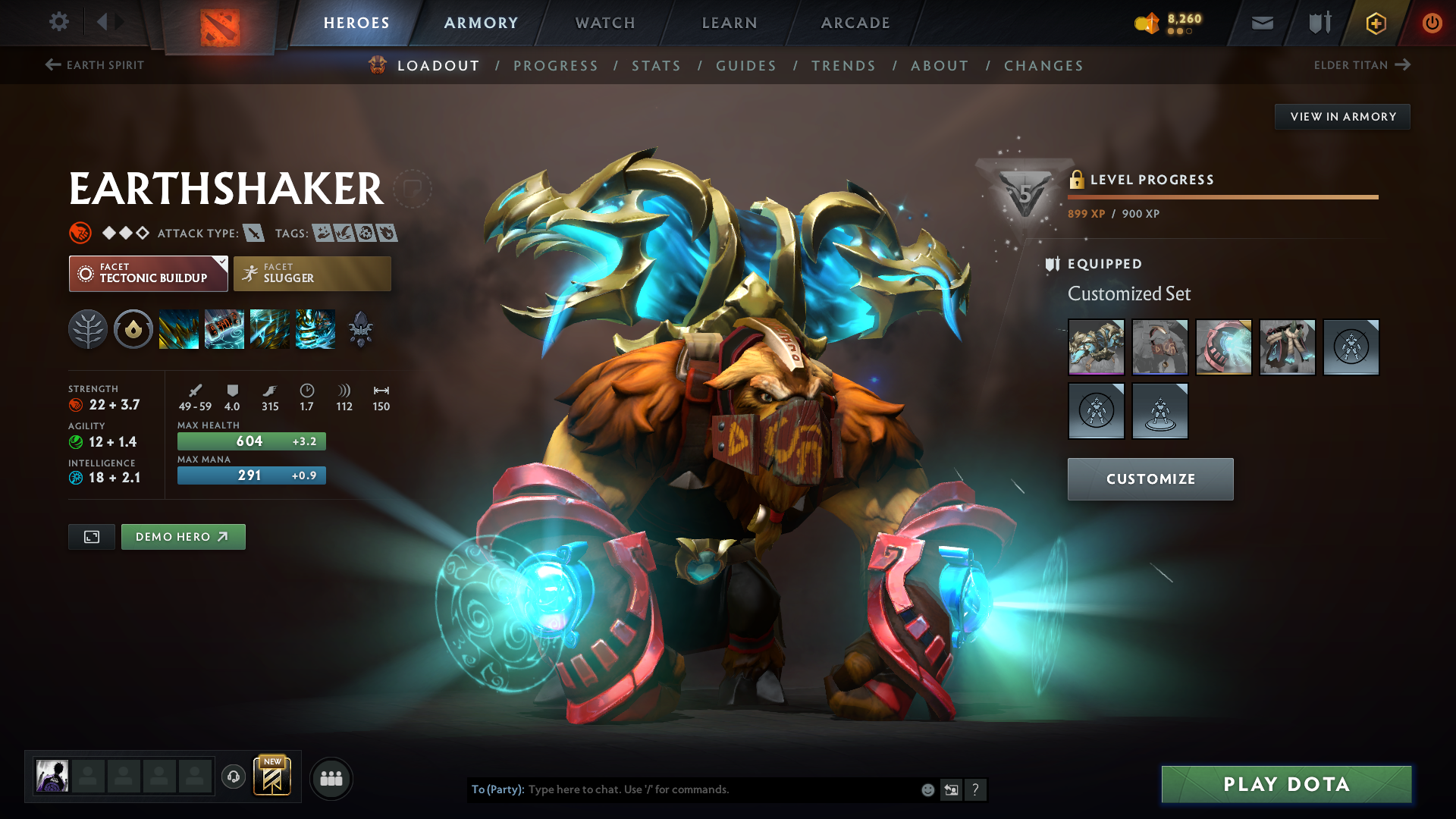Screen dimensions: 1456x819
Task: Open the emoticon picker in chat
Action: tap(927, 789)
